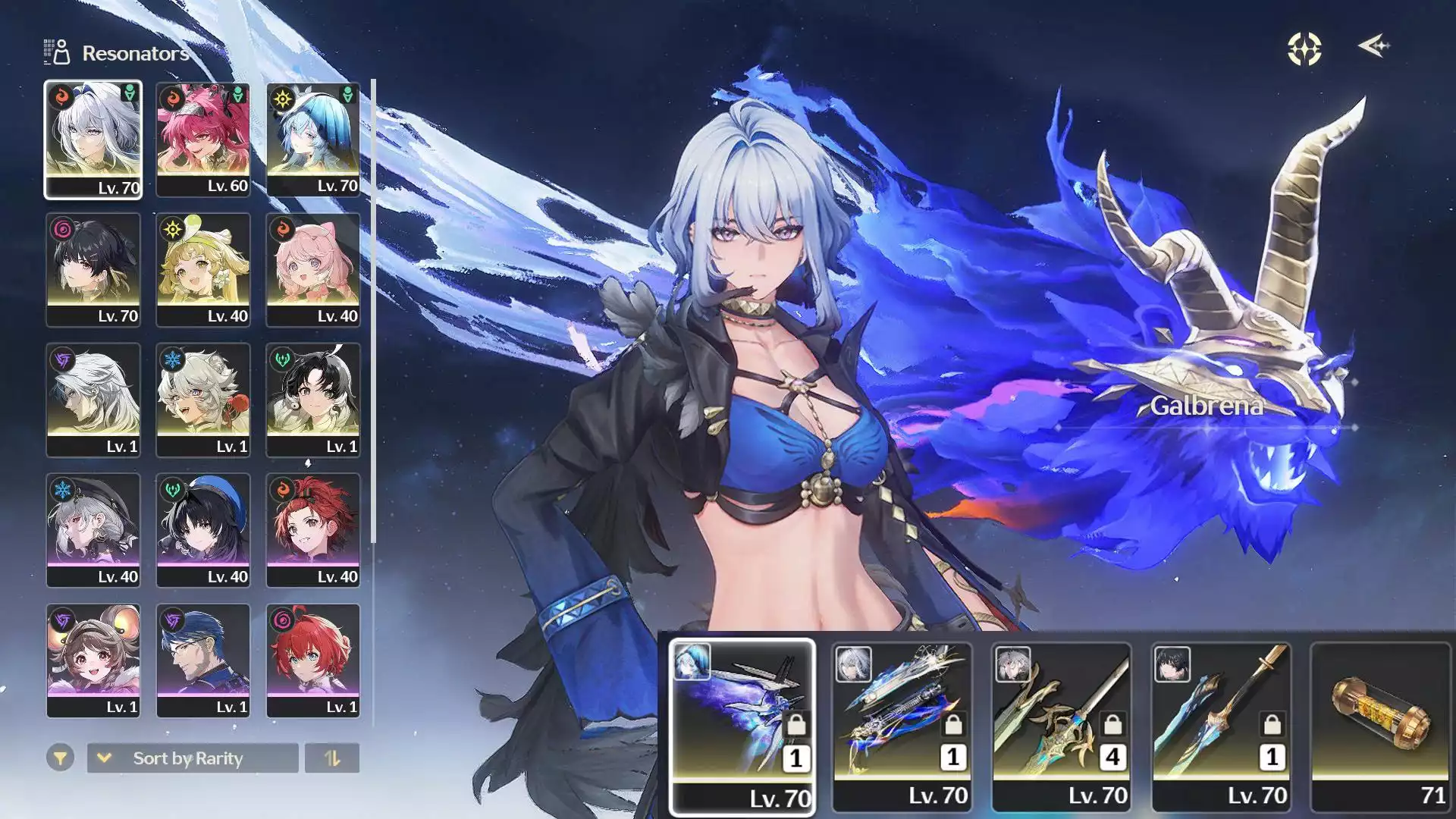Image resolution: width=1456 pixels, height=819 pixels.
Task: Click the back arrow in top right
Action: 1373,46
